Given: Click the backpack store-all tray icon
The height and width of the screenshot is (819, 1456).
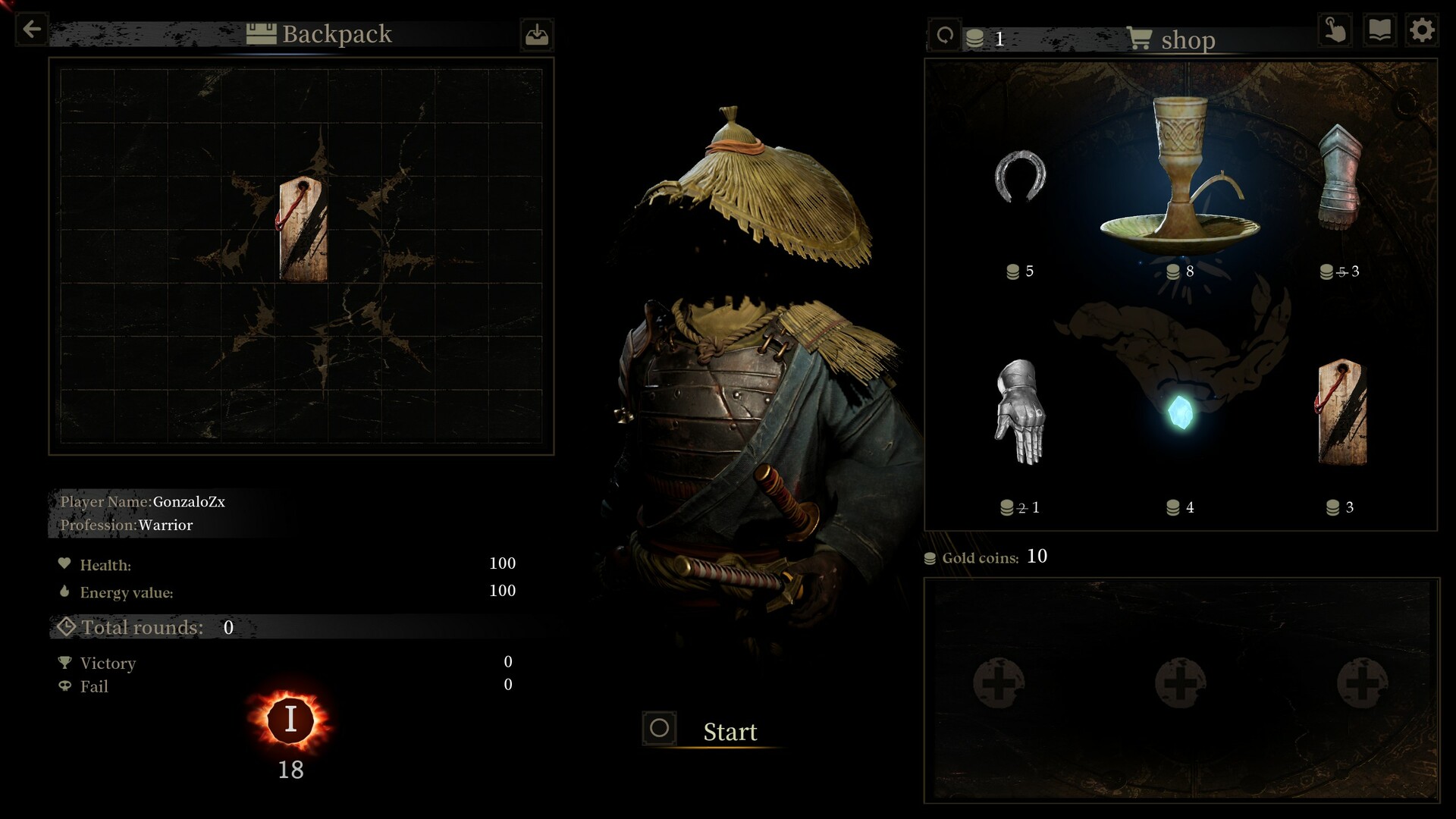Looking at the screenshot, I should [x=537, y=35].
